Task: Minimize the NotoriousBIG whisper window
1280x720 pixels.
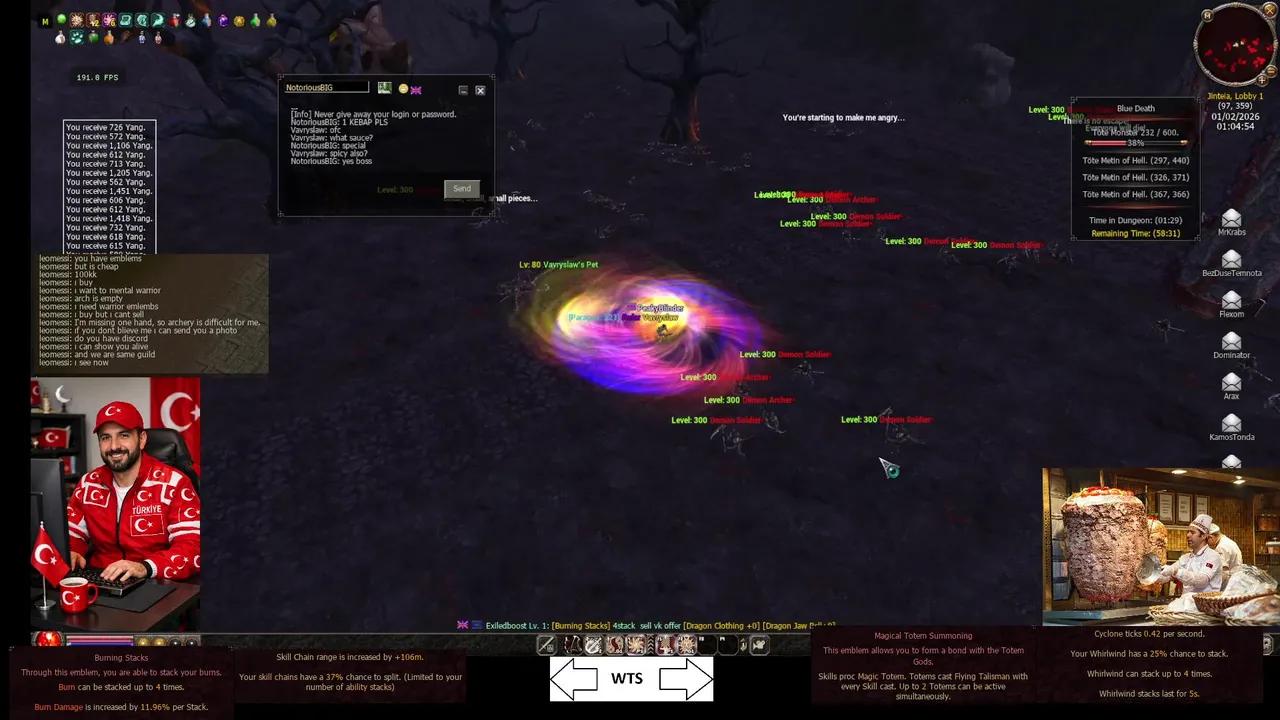Action: 463,89
